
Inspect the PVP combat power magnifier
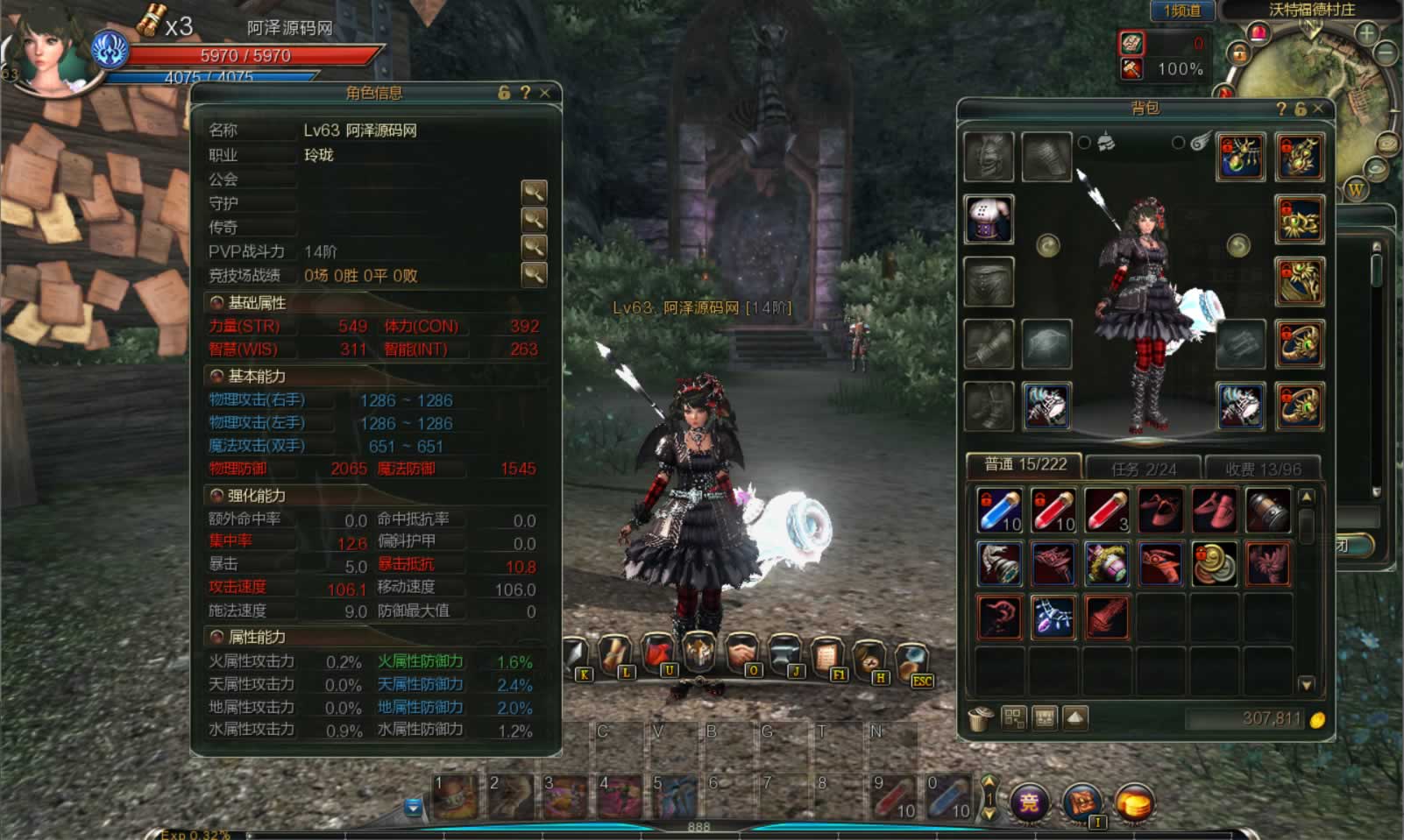[x=534, y=247]
